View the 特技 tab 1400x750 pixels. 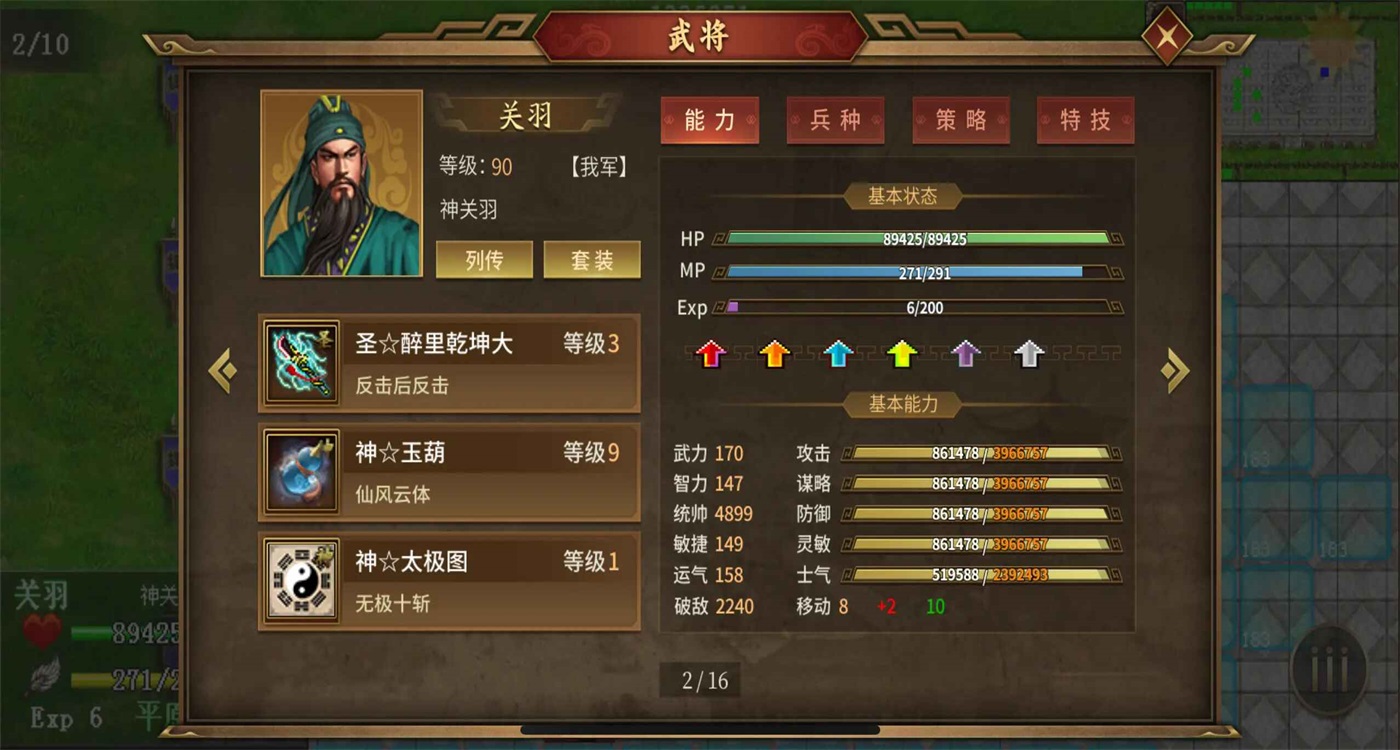pyautogui.click(x=1085, y=119)
